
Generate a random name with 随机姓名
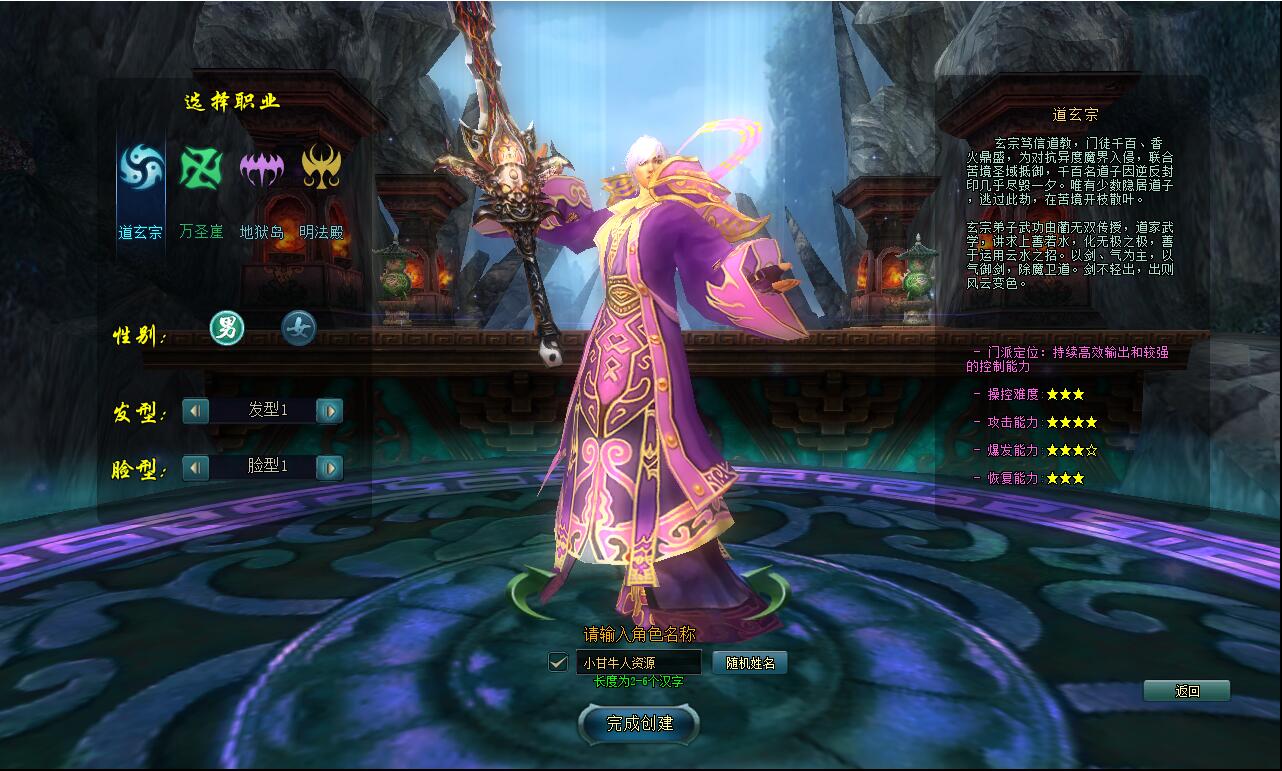click(750, 662)
